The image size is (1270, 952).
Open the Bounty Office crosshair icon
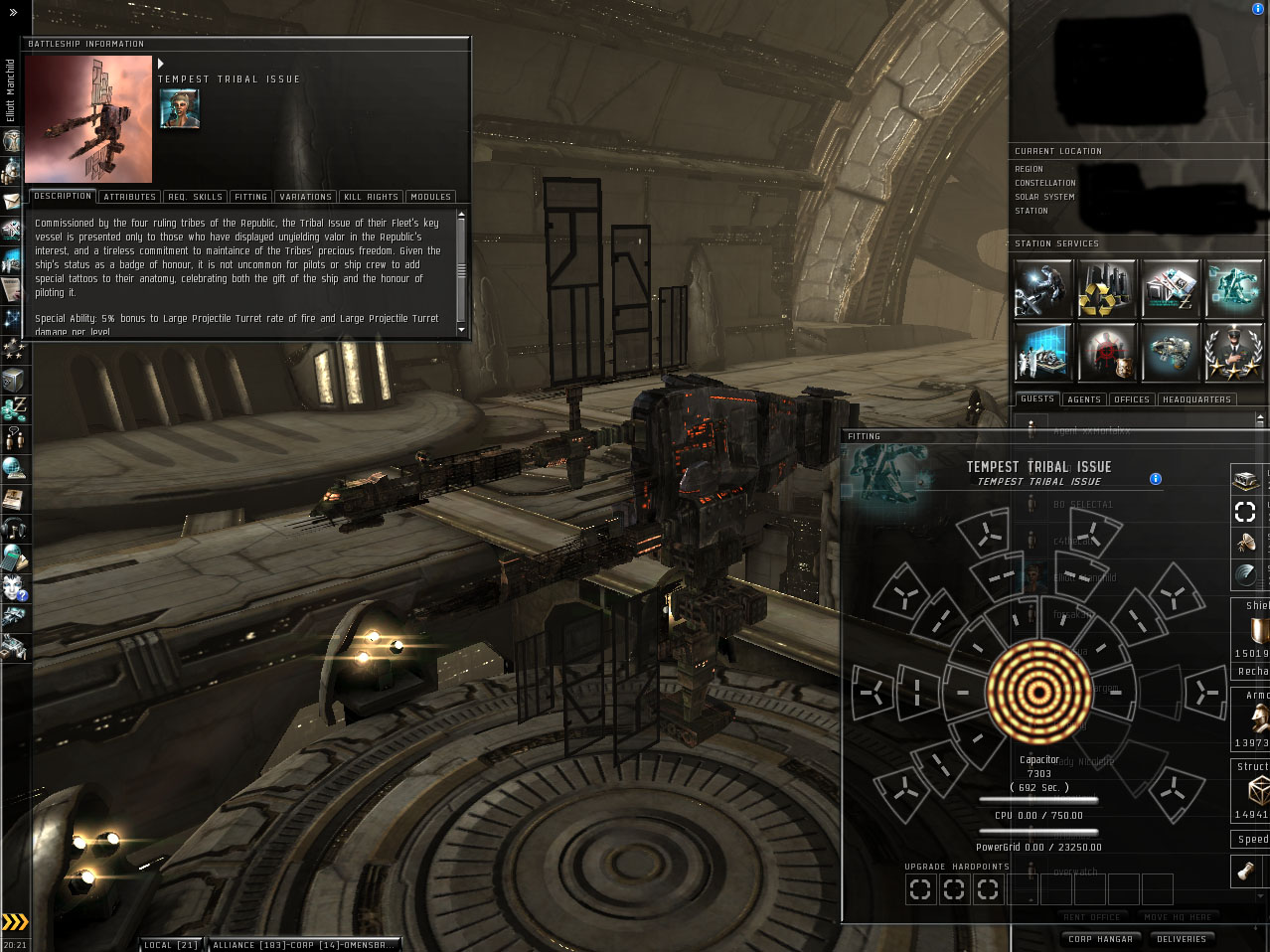coord(1106,352)
